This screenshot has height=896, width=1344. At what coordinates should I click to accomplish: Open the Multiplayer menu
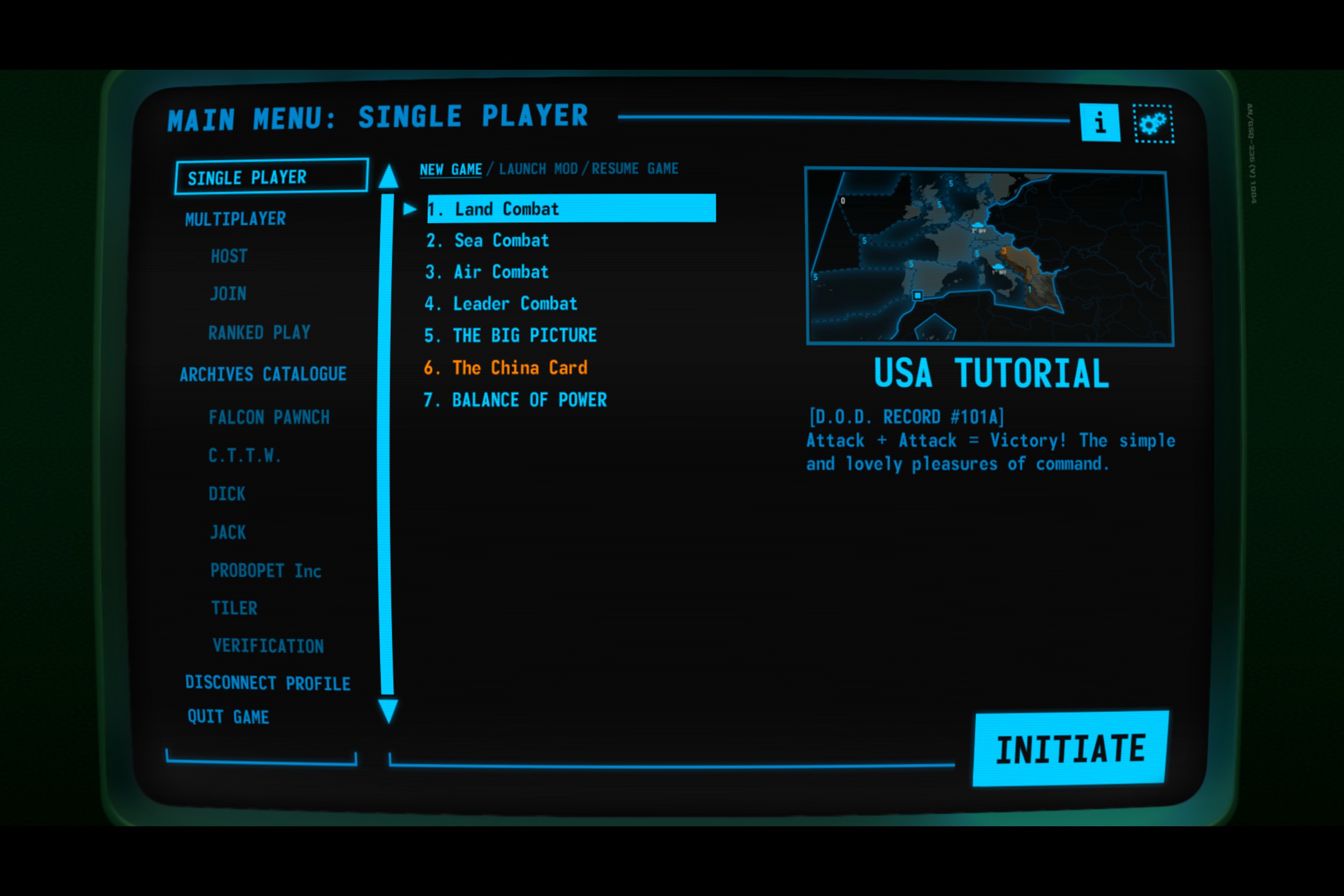(x=235, y=219)
